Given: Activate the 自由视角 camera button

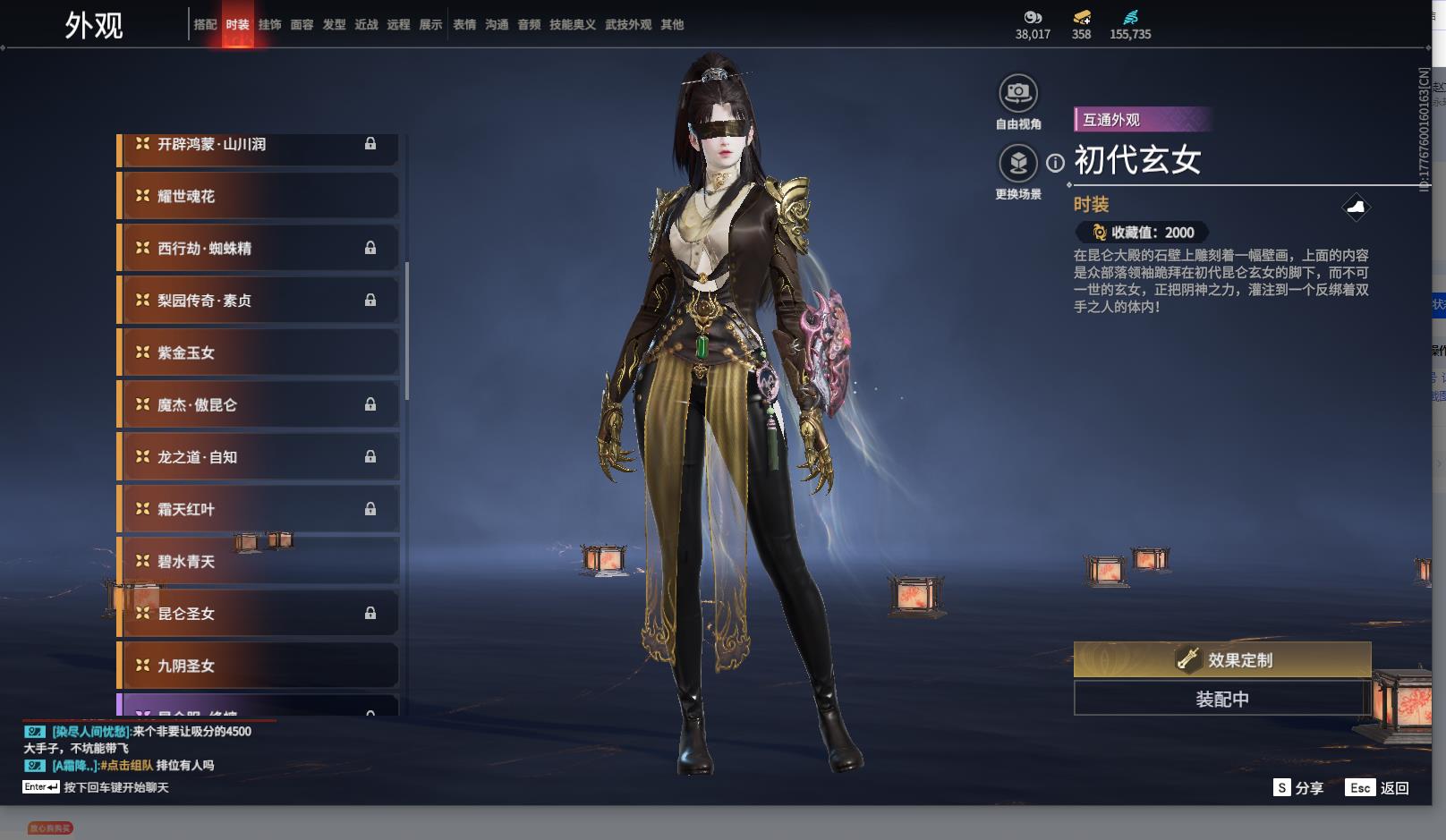Looking at the screenshot, I should [1017, 93].
